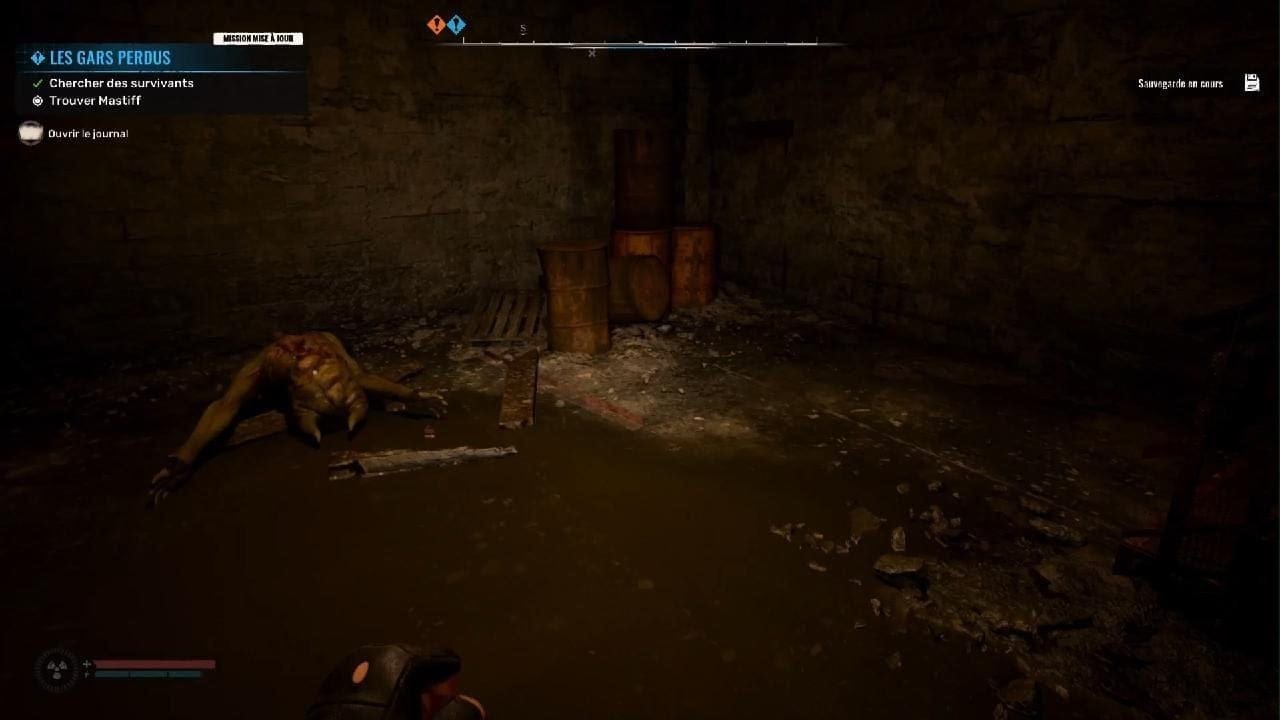Click the Trouver Mastiff objective
Viewport: 1280px width, 720px height.
pyautogui.click(x=95, y=101)
